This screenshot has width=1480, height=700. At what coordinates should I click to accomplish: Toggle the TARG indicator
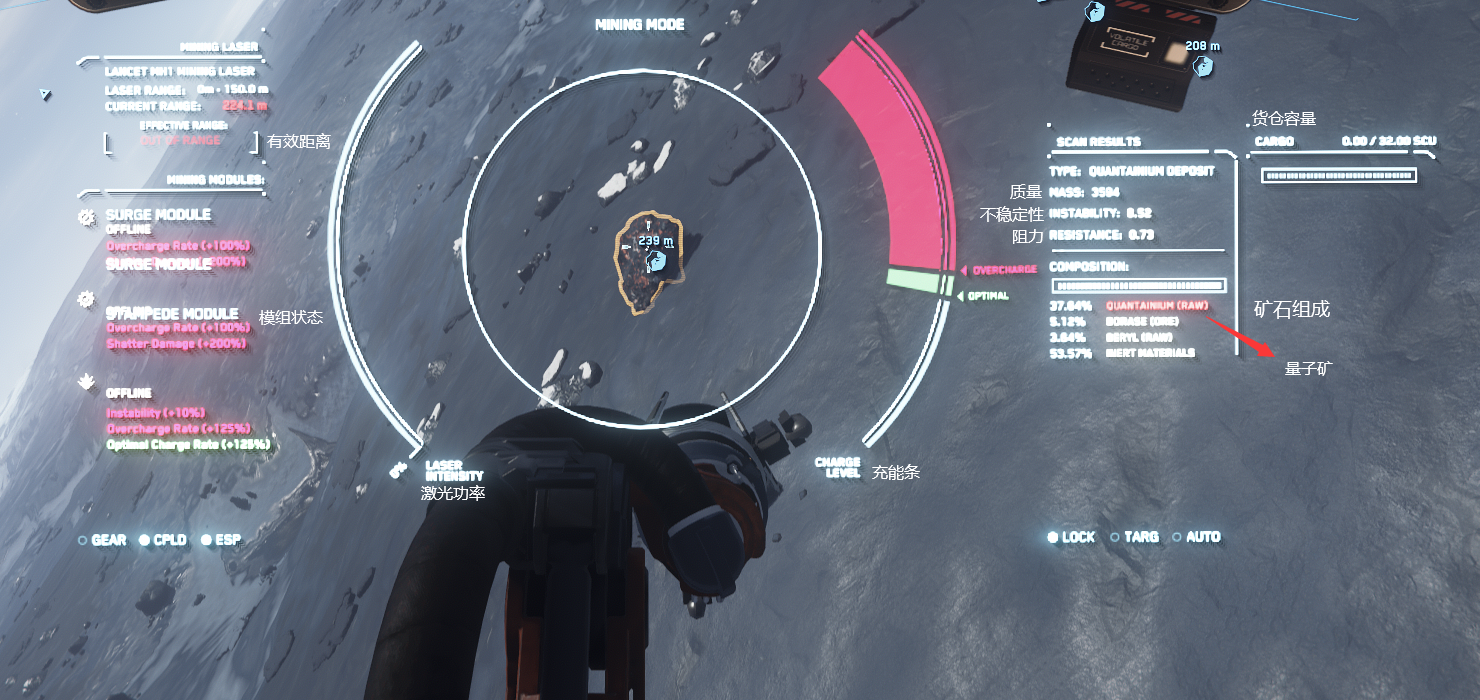click(1134, 537)
